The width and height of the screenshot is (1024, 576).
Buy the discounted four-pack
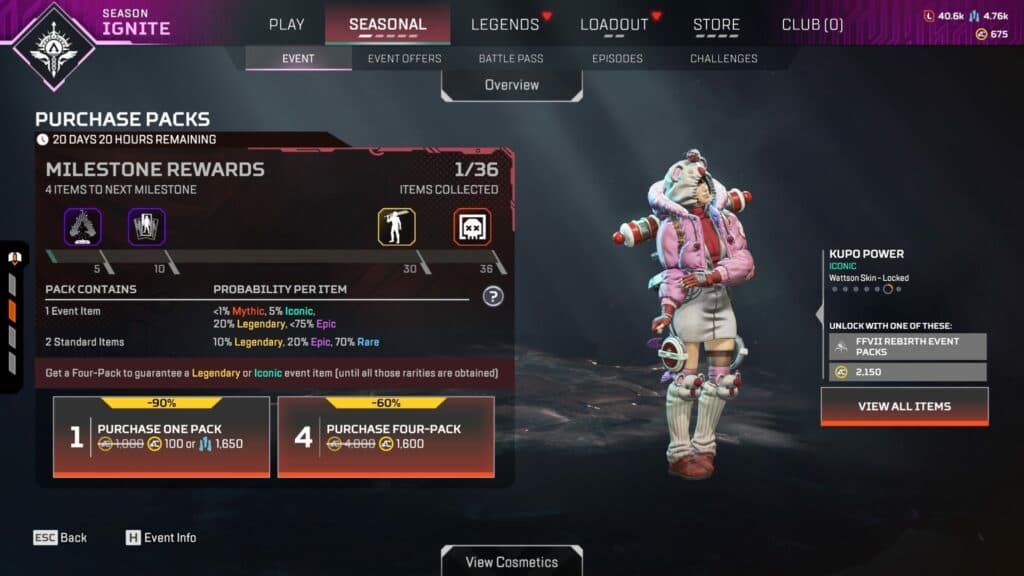(385, 437)
